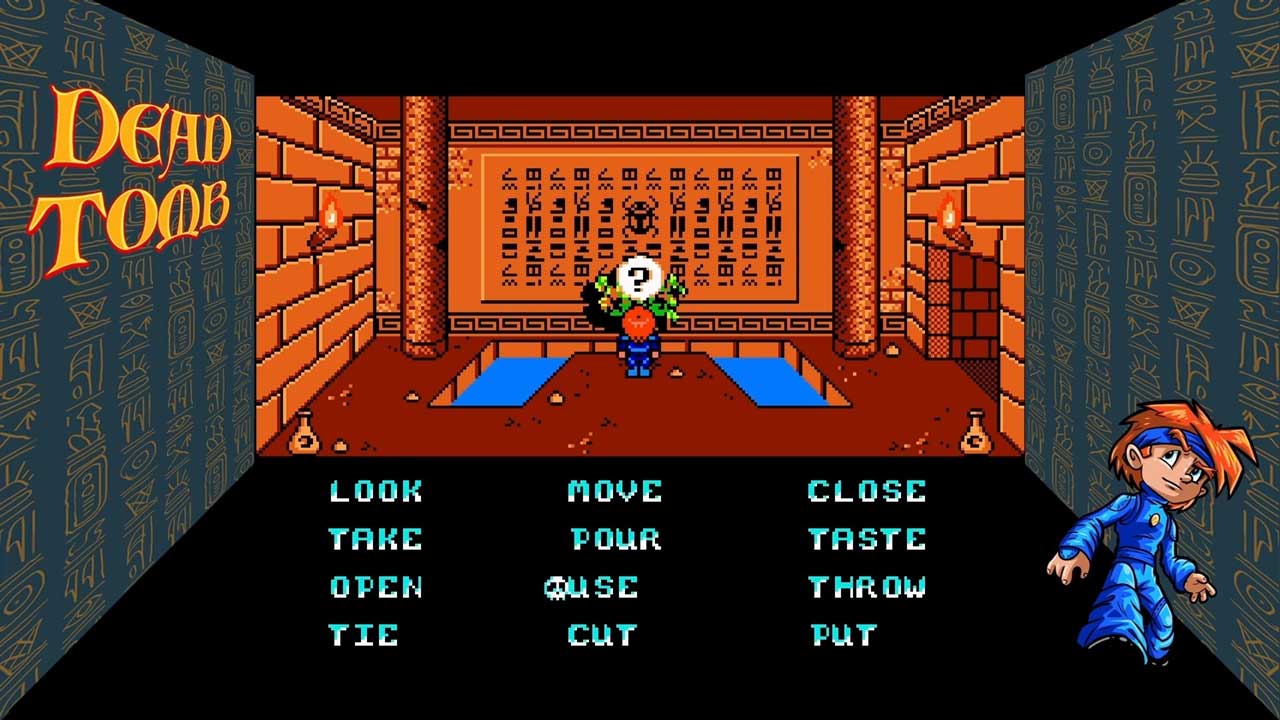Select the PUT verb

[844, 635]
